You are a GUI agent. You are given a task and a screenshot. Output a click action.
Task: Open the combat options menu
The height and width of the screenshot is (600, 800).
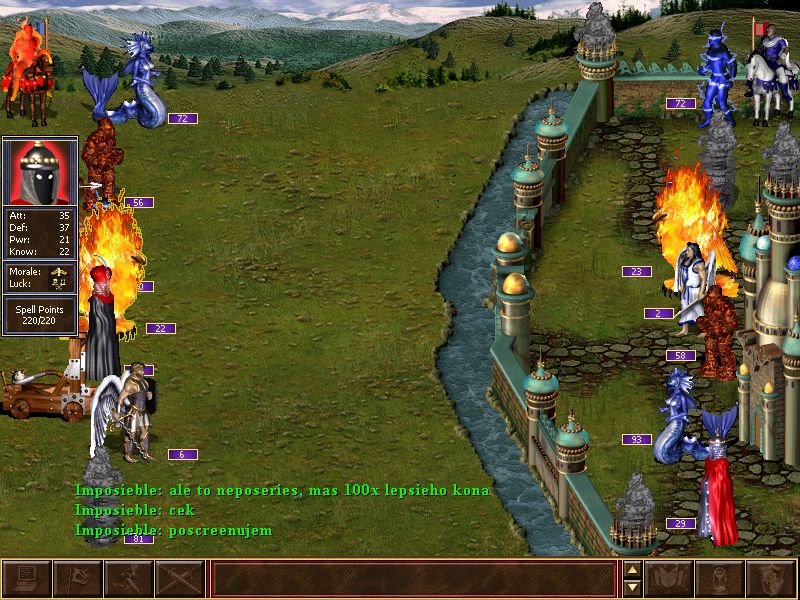[x=26, y=579]
